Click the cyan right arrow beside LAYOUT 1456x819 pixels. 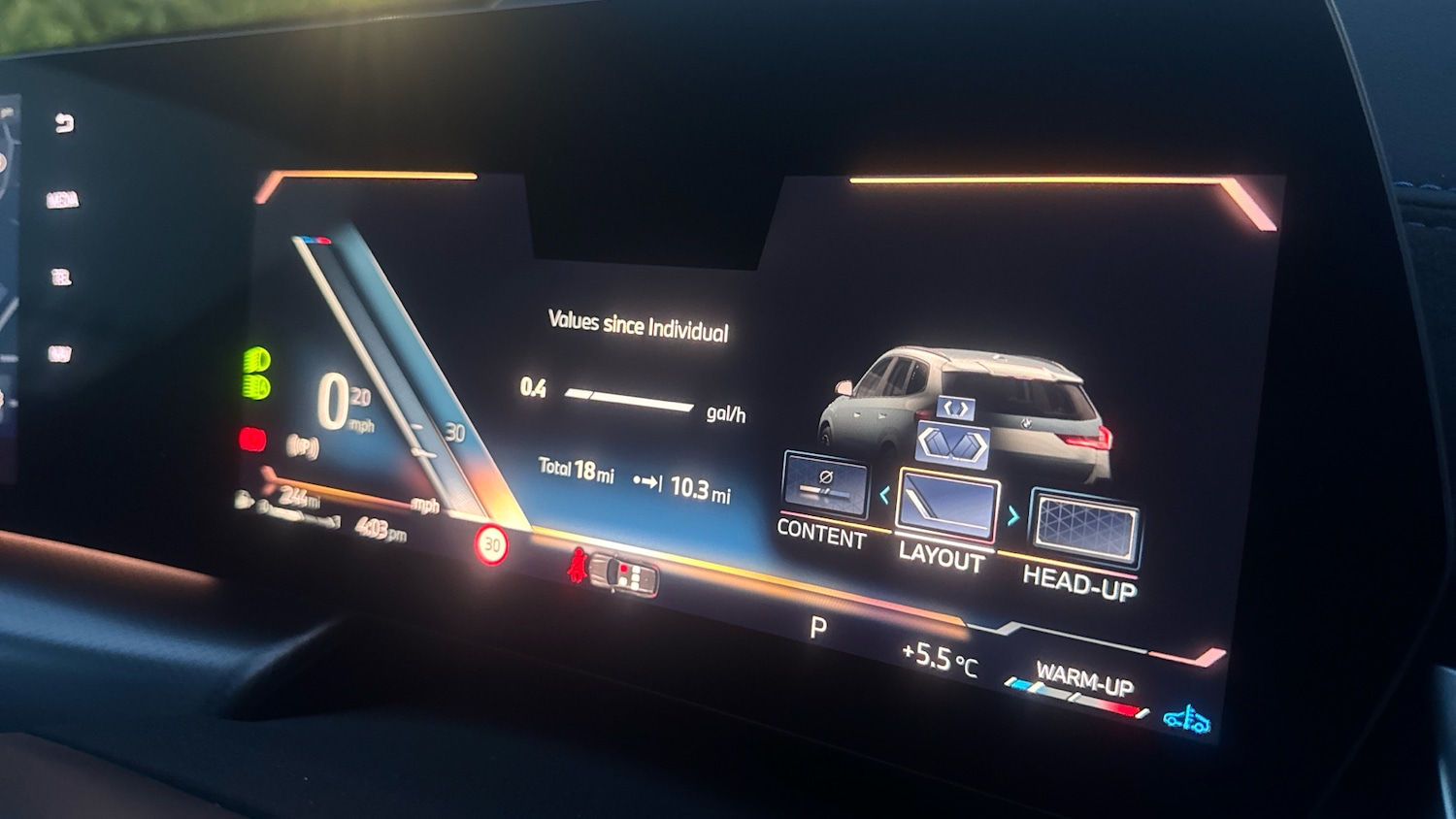coord(1012,515)
